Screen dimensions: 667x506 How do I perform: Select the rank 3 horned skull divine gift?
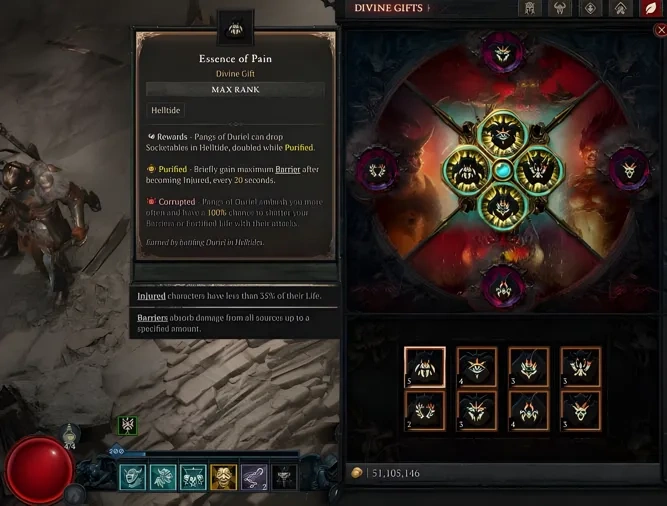581,410
